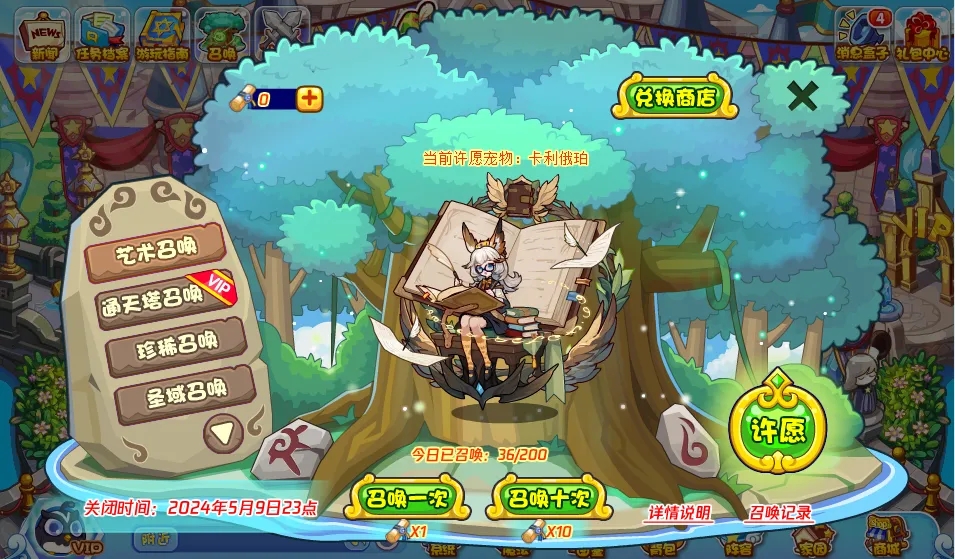The height and width of the screenshot is (559, 955).
Task: Open the 召唤 tree icon in top bar
Action: click(223, 34)
